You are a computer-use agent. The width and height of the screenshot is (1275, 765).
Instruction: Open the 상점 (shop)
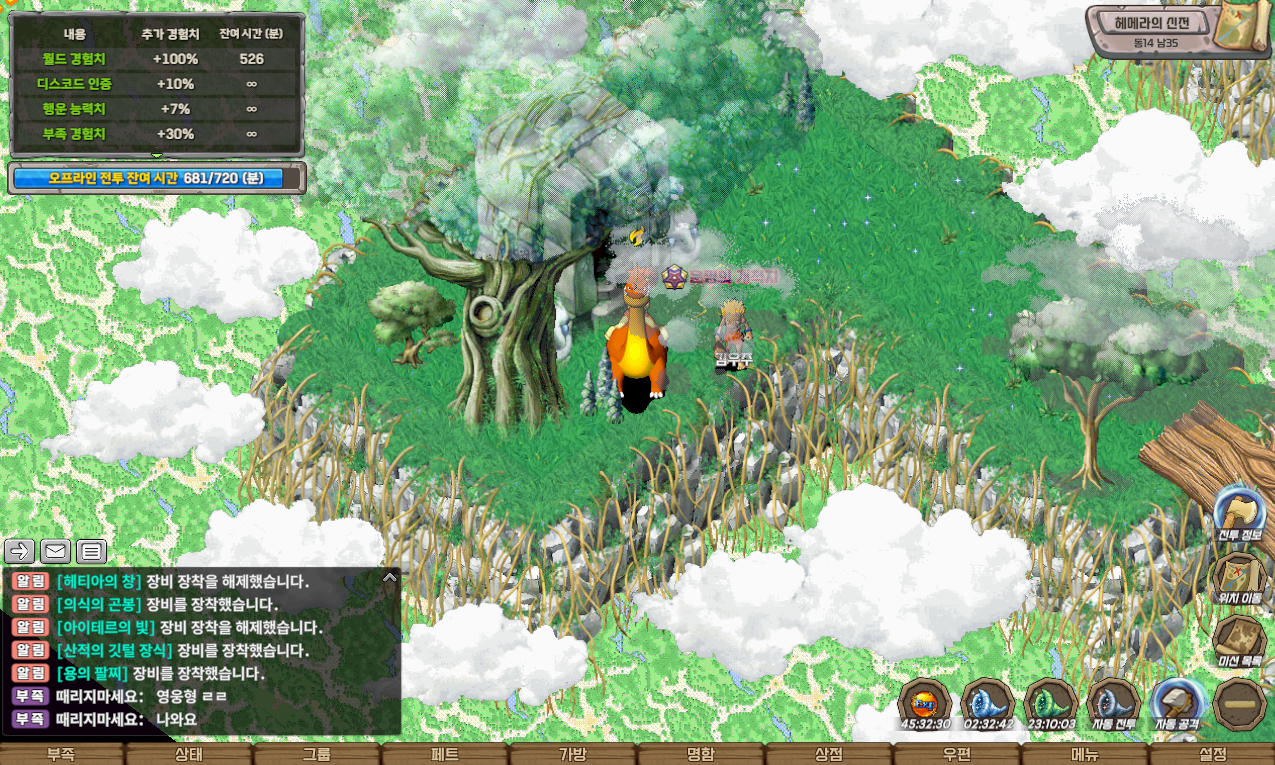pyautogui.click(x=829, y=754)
